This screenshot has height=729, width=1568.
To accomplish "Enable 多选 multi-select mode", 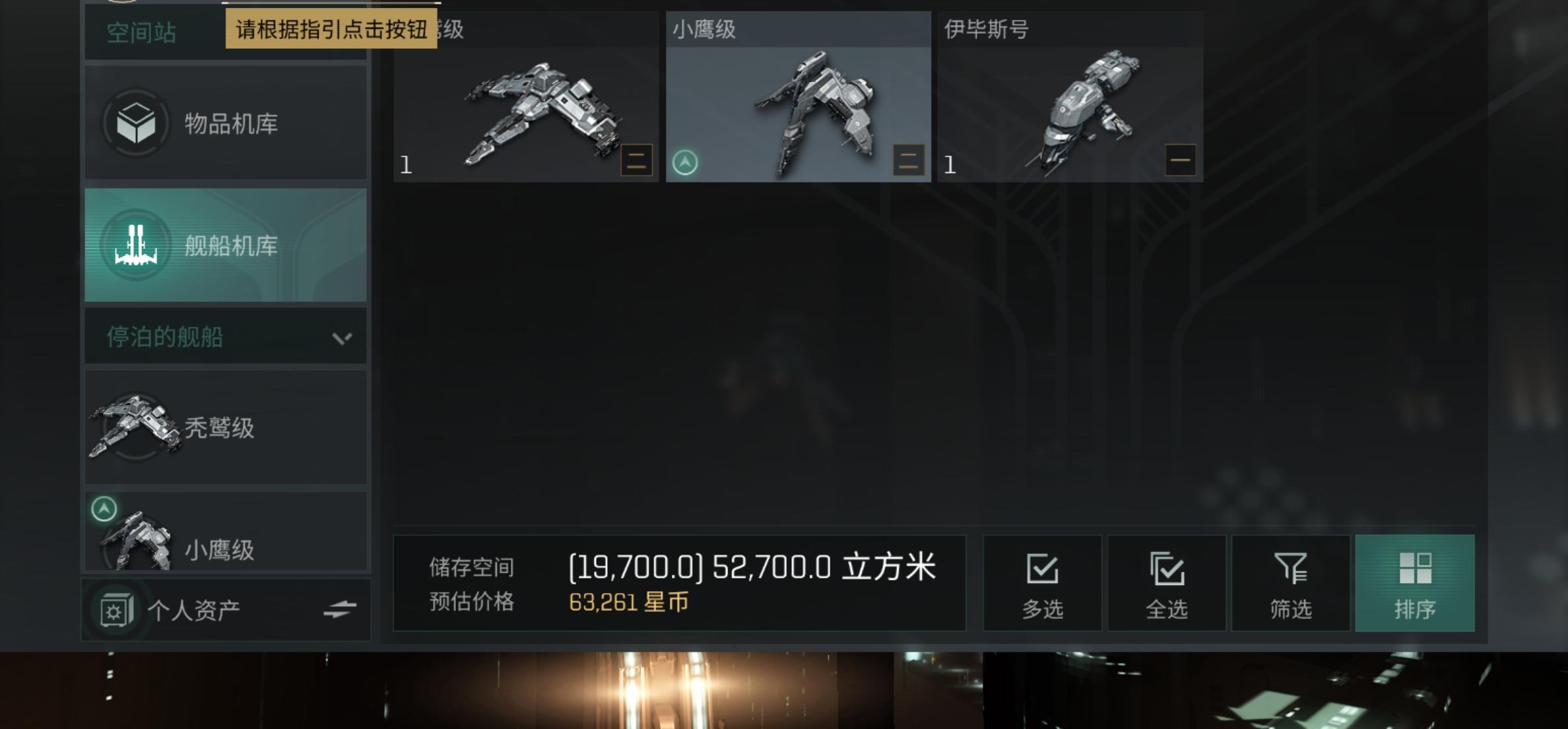I will point(1043,582).
